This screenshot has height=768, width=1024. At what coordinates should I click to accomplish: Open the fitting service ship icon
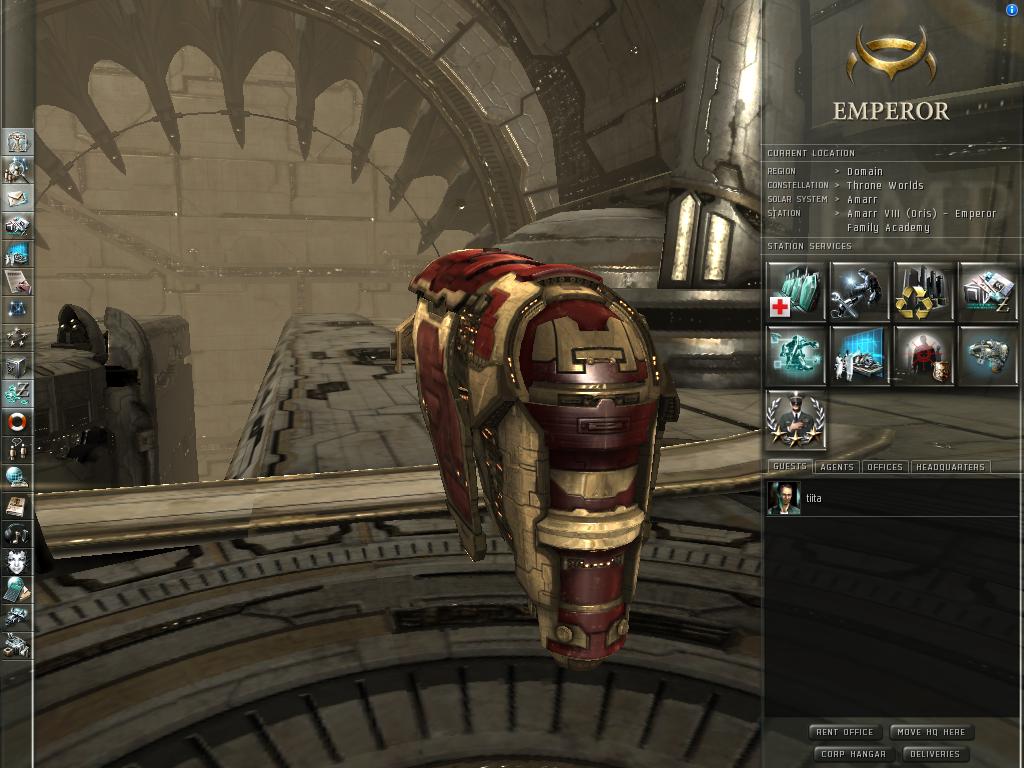coord(988,355)
